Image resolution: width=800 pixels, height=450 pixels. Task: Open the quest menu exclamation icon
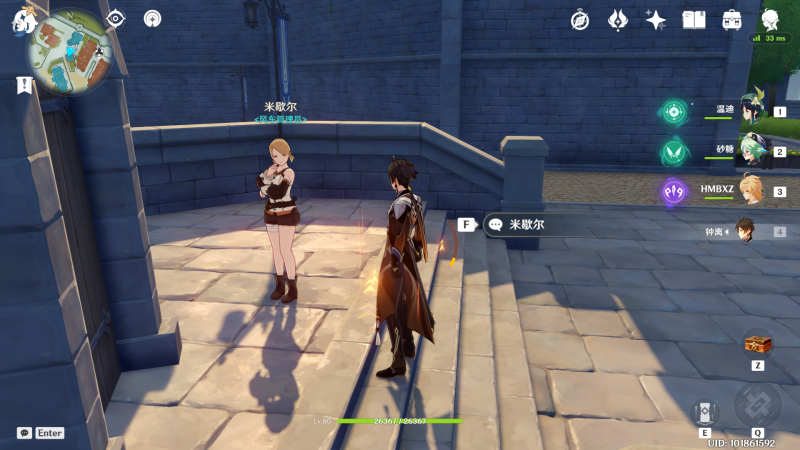[23, 86]
